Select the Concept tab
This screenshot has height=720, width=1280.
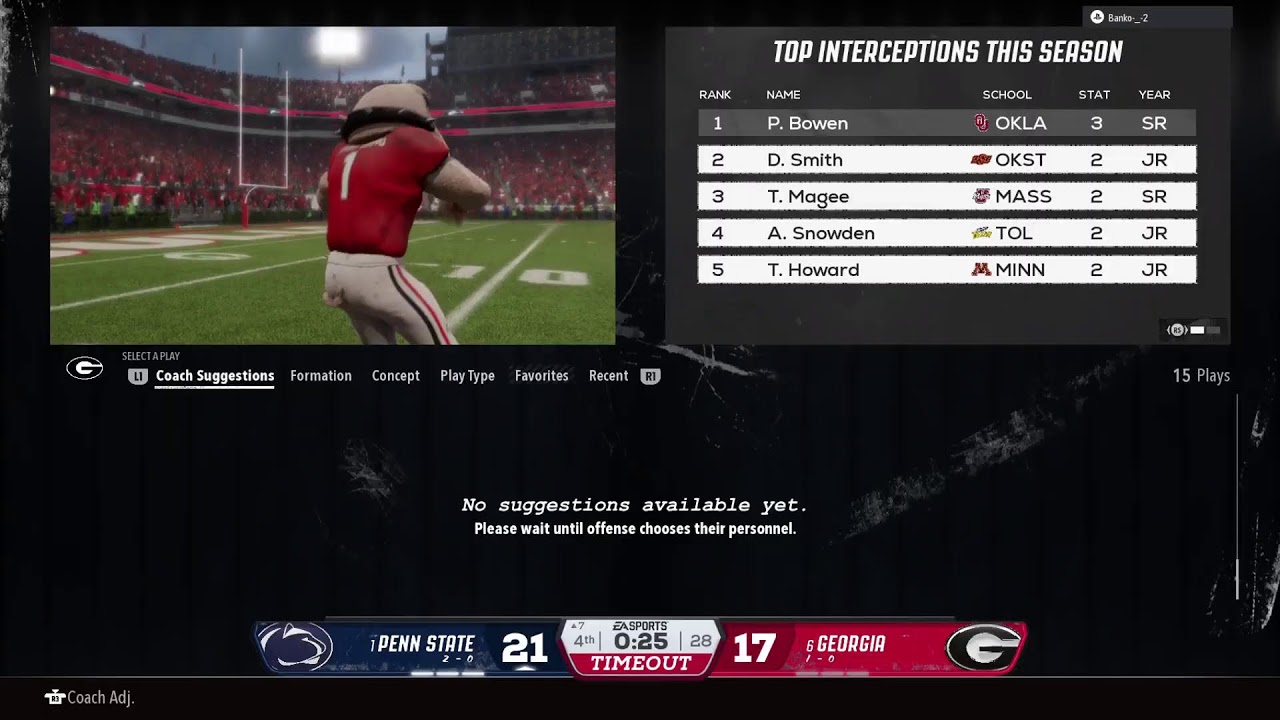[395, 376]
